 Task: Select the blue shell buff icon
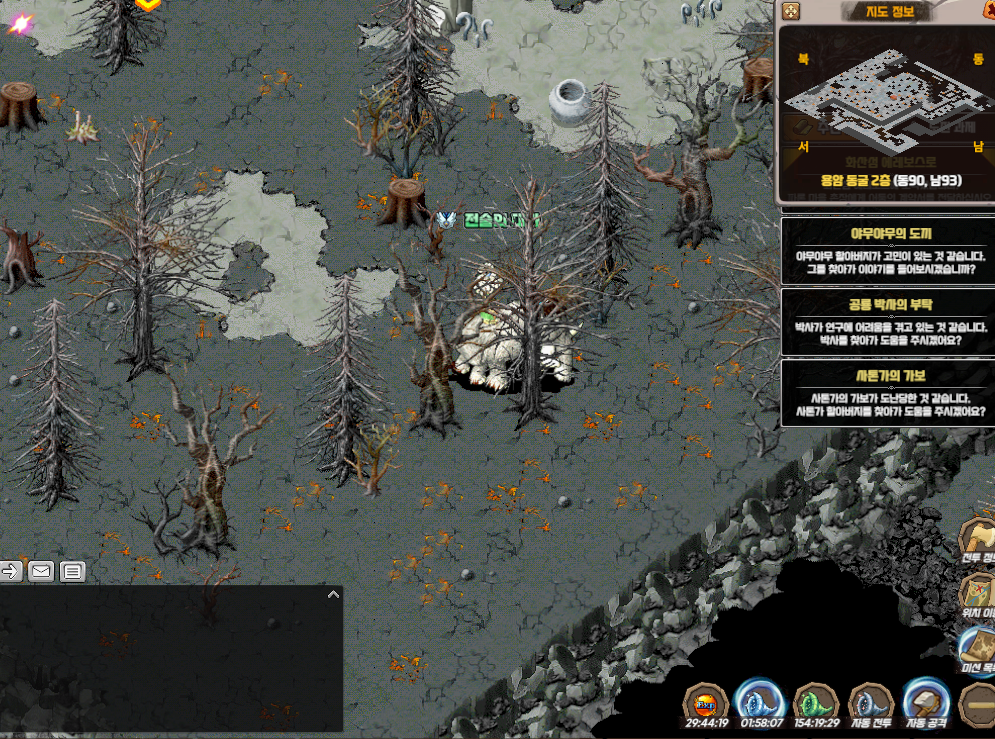[758, 703]
